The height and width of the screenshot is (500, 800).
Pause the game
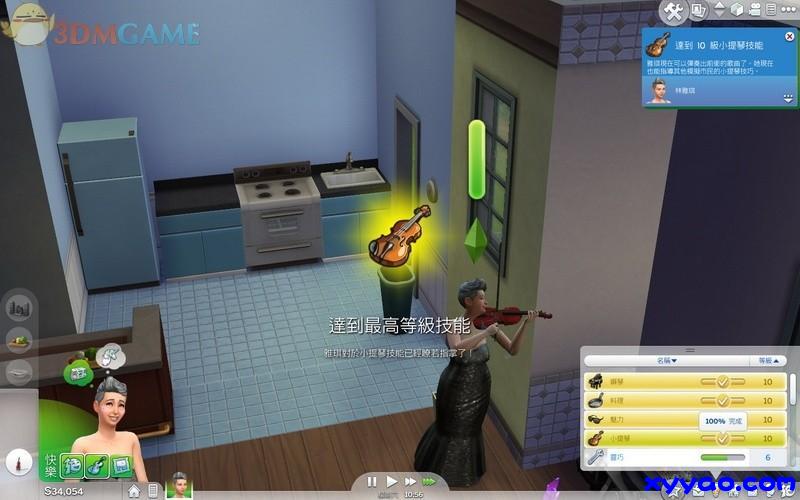372,481
